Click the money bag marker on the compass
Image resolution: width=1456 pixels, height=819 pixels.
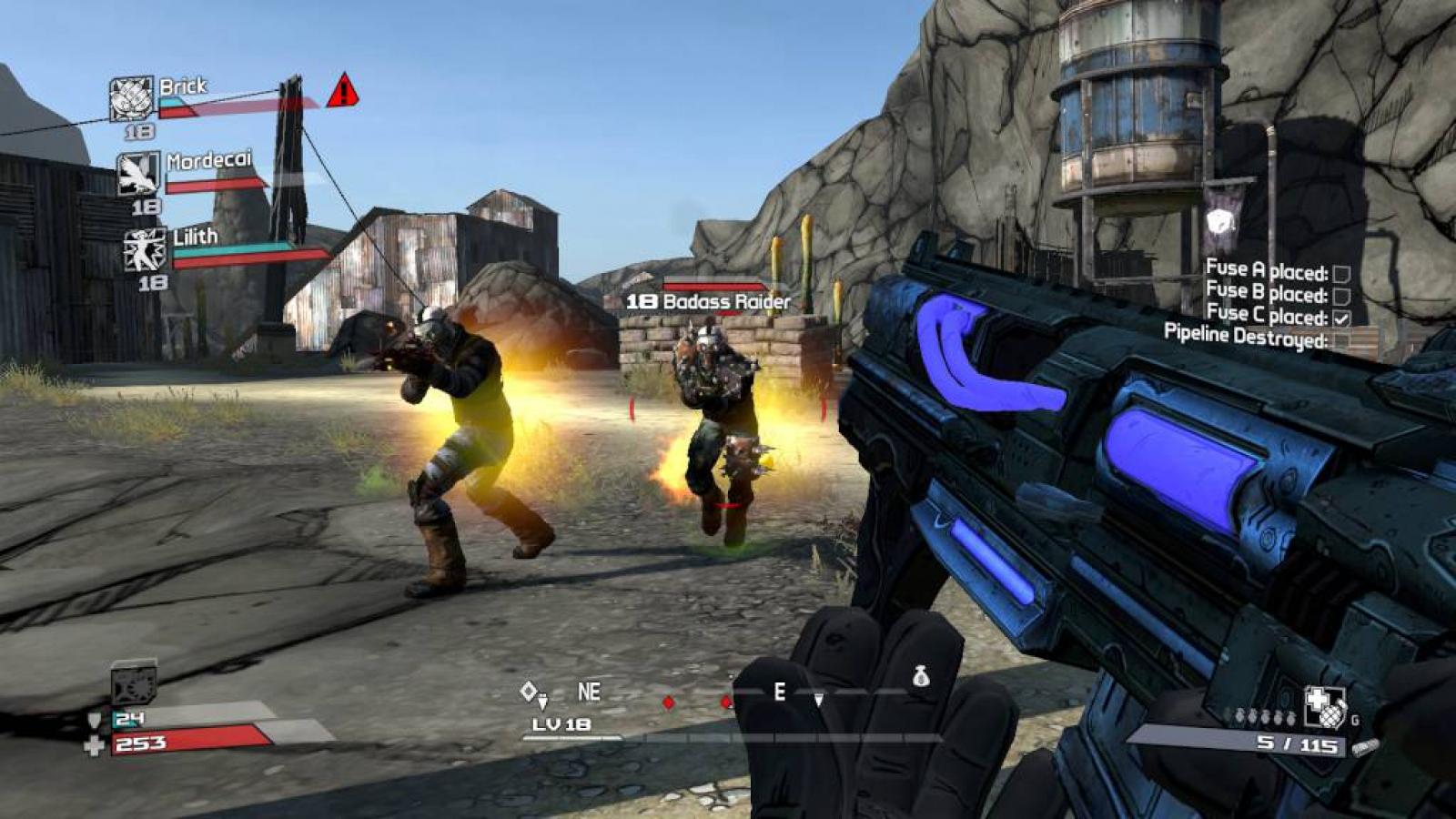click(x=921, y=676)
